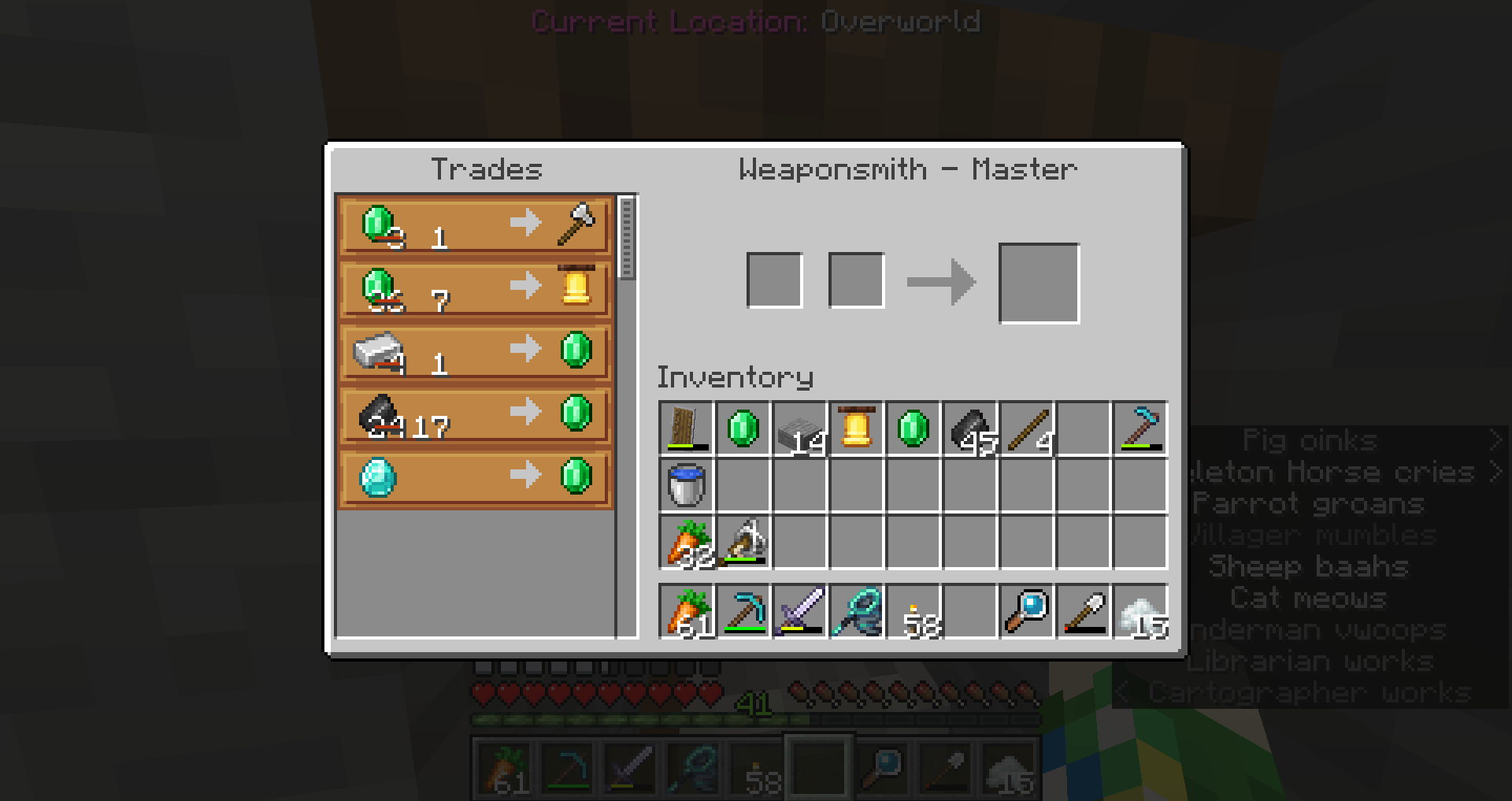Select the iron ingot to emerald trade
This screenshot has height=801, width=1512.
click(x=475, y=351)
